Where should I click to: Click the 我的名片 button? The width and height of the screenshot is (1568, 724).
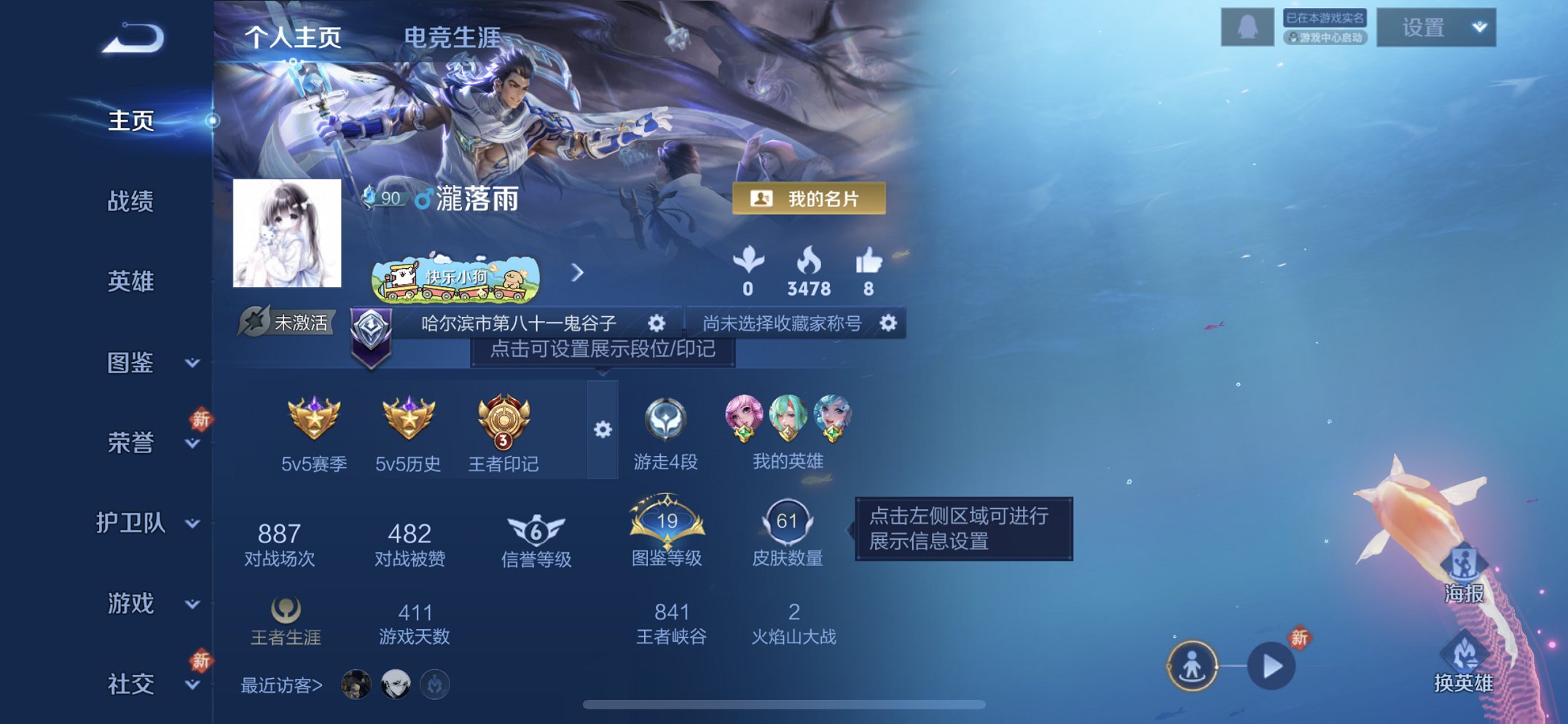tap(808, 198)
